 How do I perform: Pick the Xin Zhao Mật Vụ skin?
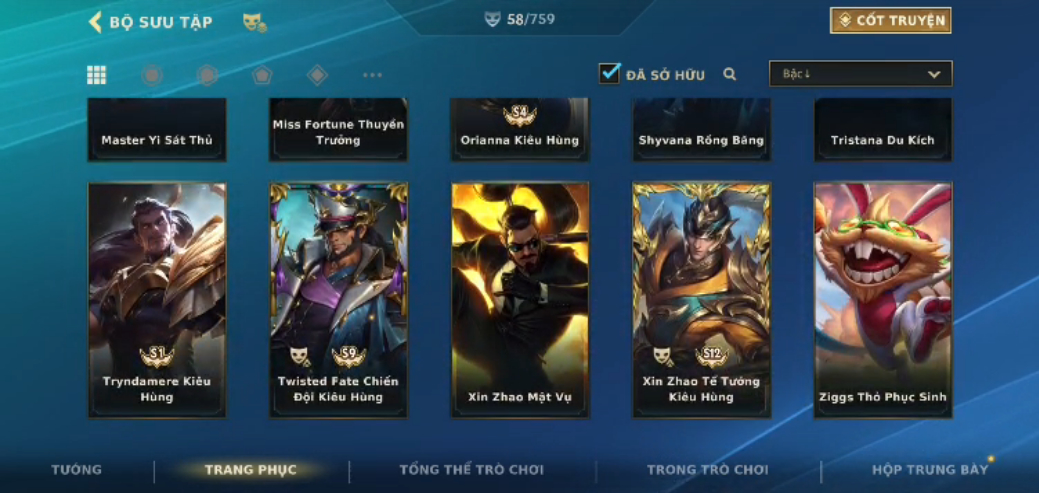coord(520,299)
